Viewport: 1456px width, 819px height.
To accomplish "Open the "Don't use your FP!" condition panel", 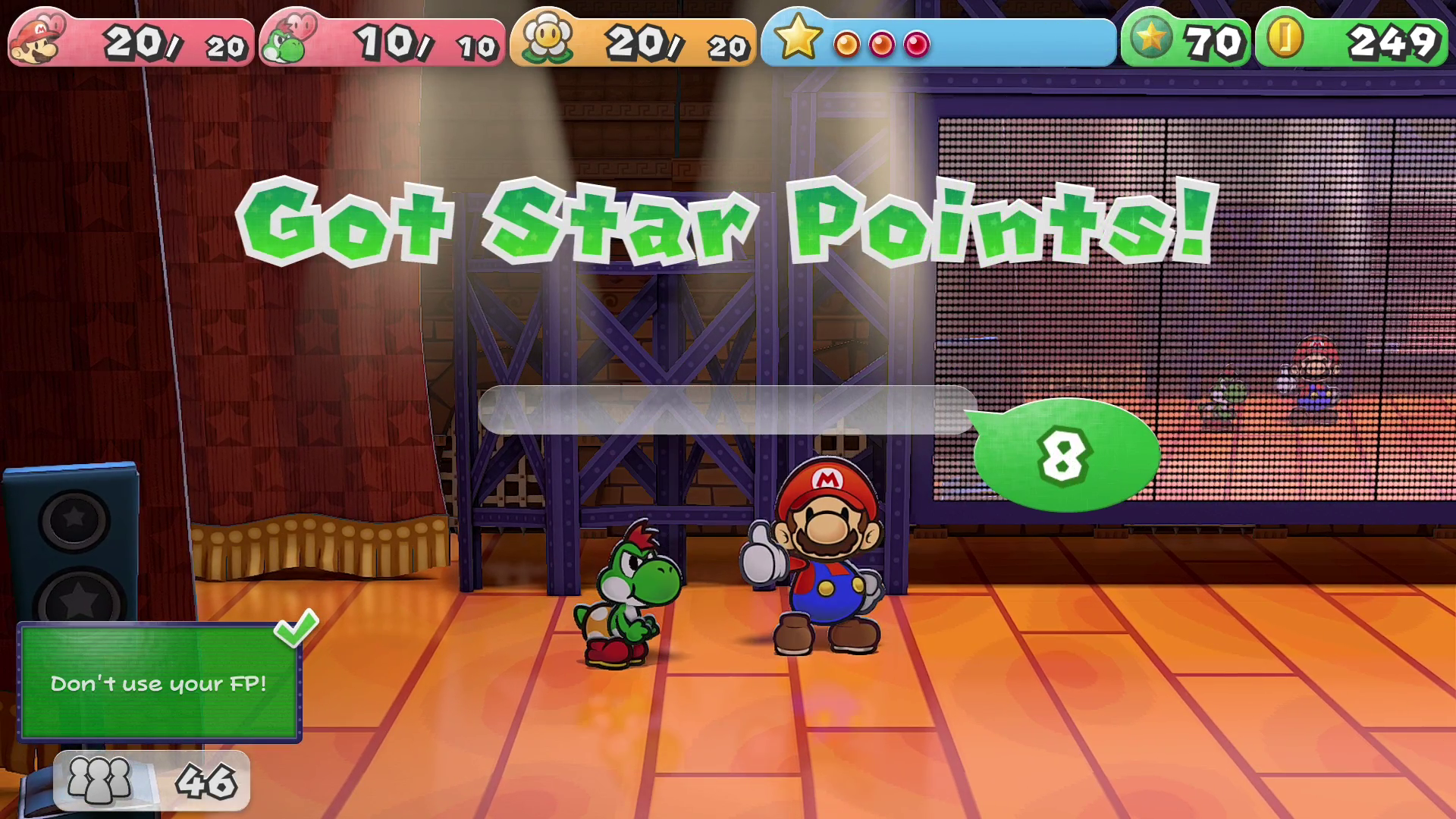I will pyautogui.click(x=159, y=682).
